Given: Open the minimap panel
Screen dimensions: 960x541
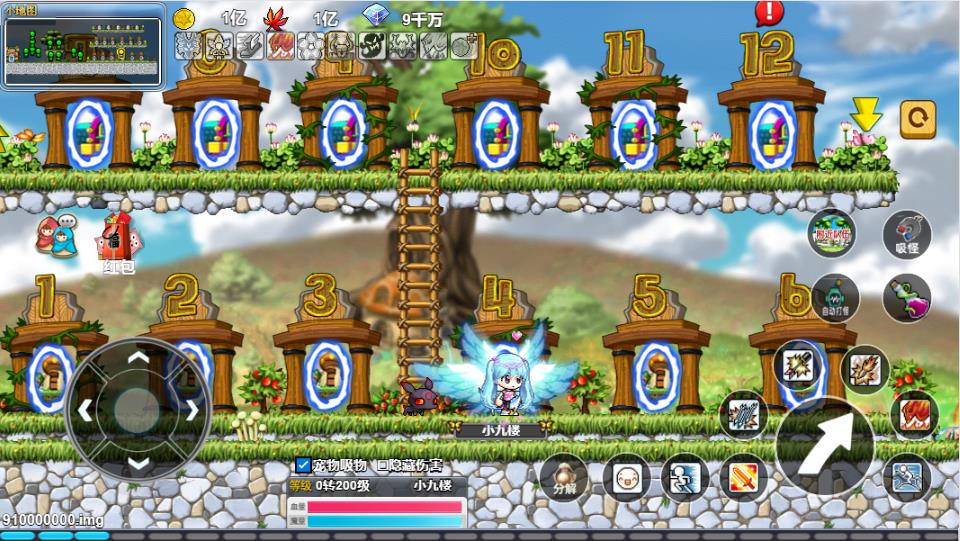Looking at the screenshot, I should click(83, 46).
